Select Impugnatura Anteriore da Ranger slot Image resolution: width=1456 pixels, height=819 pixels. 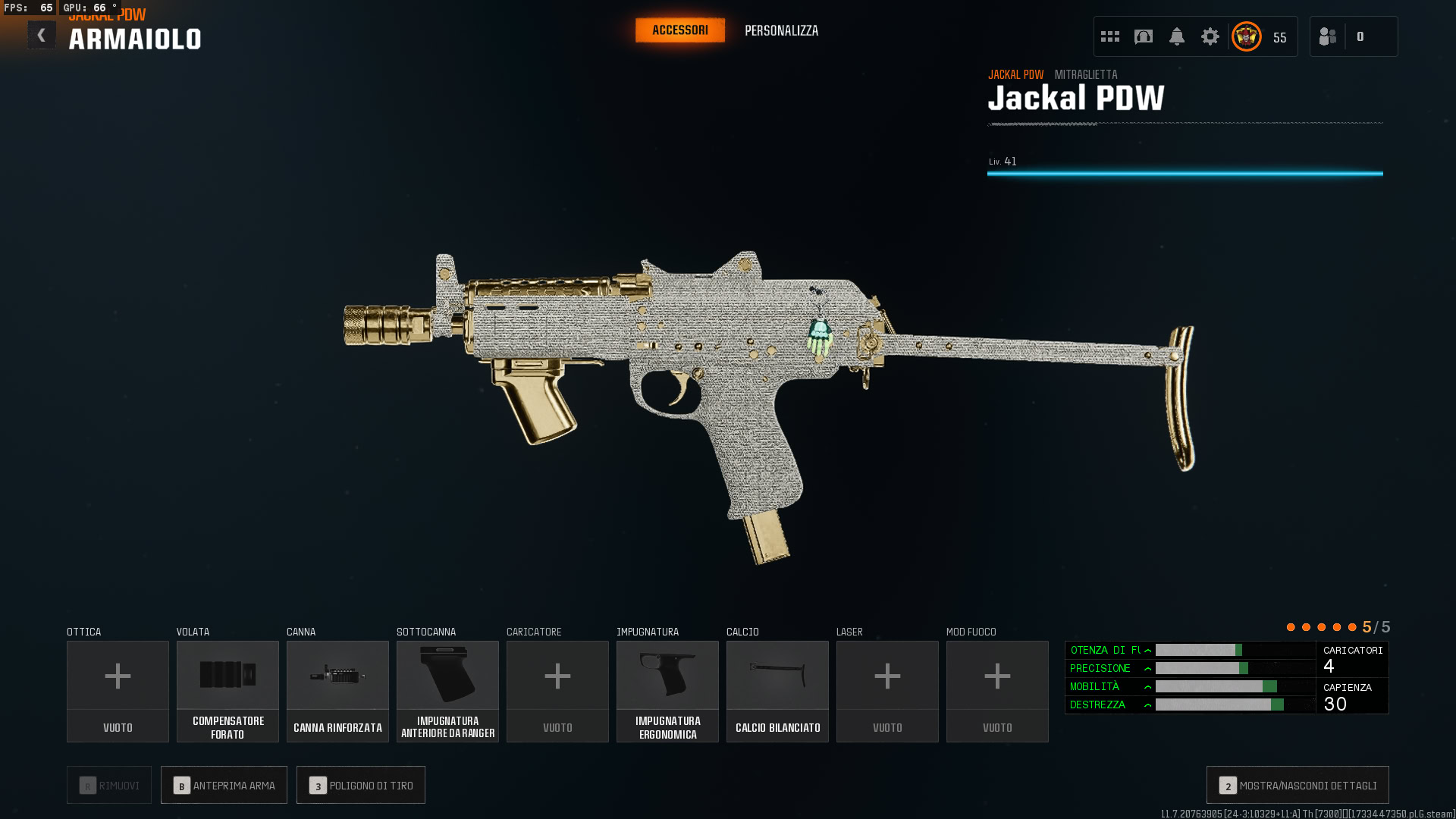[x=447, y=691]
